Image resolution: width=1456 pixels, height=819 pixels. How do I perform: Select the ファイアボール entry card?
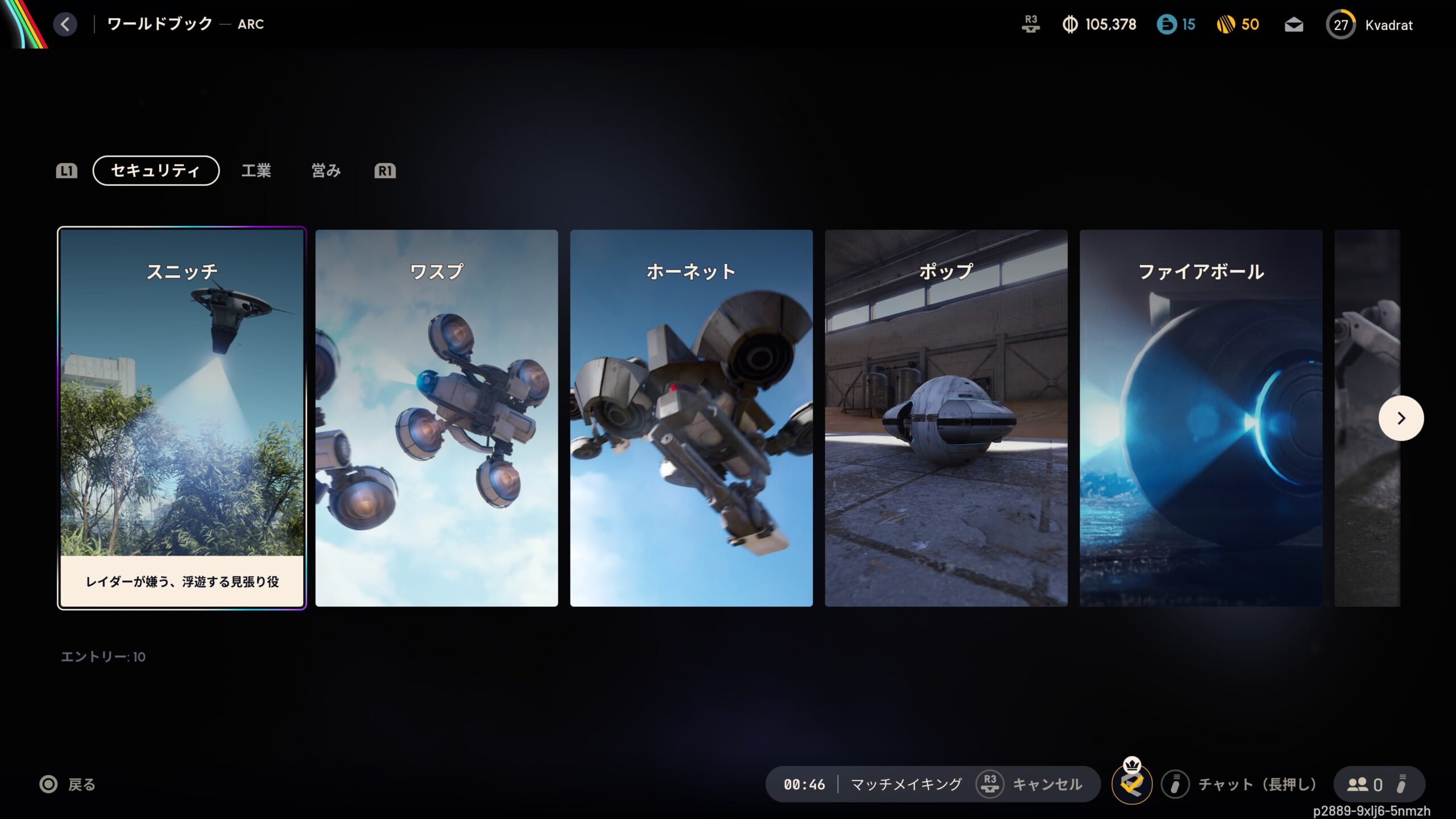coord(1201,418)
